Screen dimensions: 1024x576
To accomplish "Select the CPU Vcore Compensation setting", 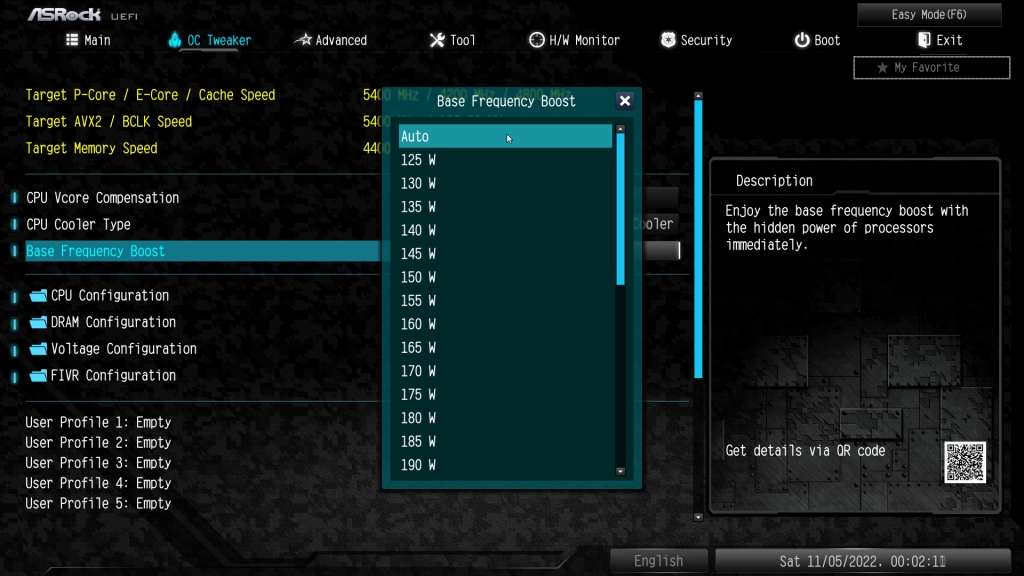I will click(x=103, y=198).
